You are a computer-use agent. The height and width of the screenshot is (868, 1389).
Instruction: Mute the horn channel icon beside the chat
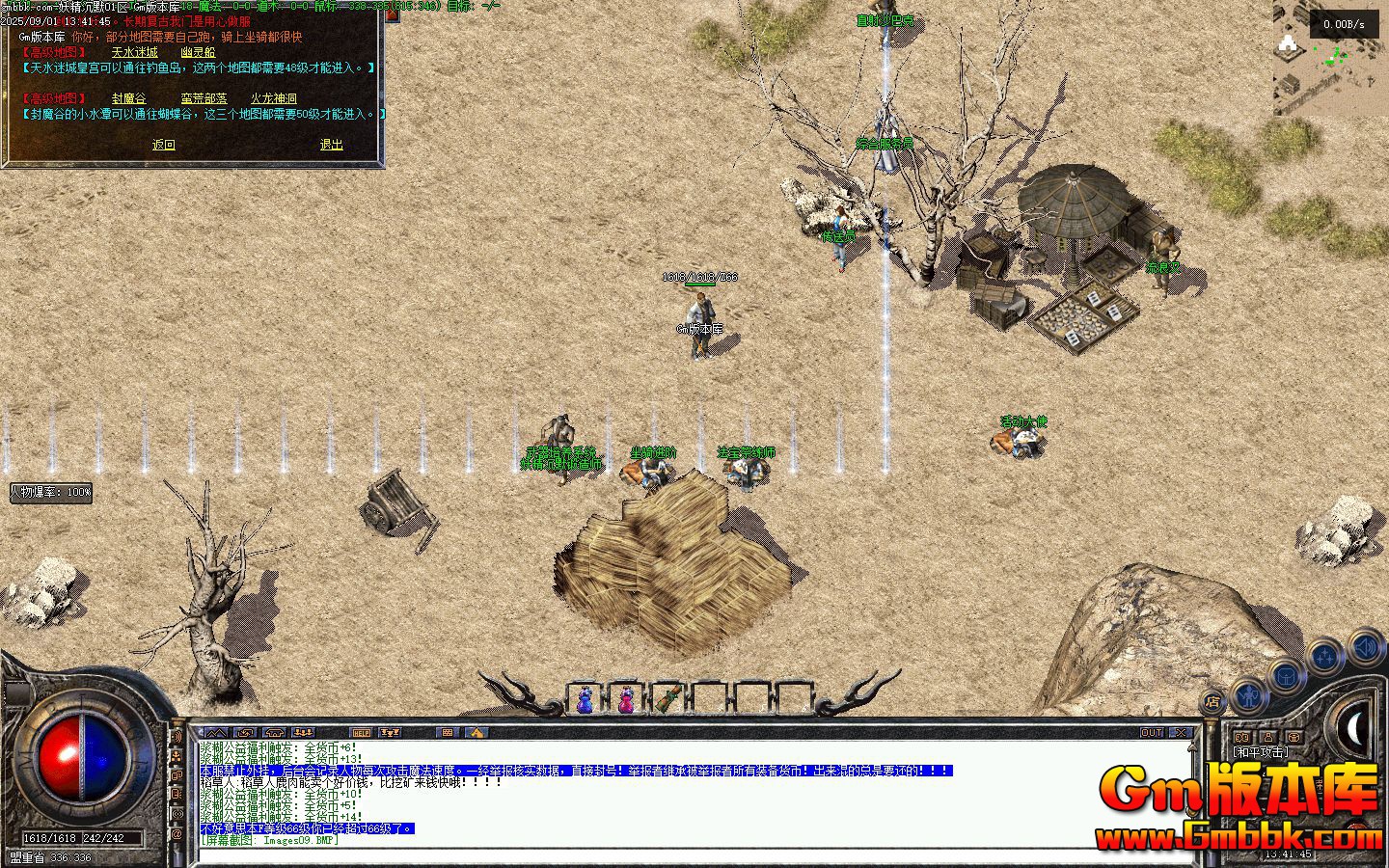(177, 736)
